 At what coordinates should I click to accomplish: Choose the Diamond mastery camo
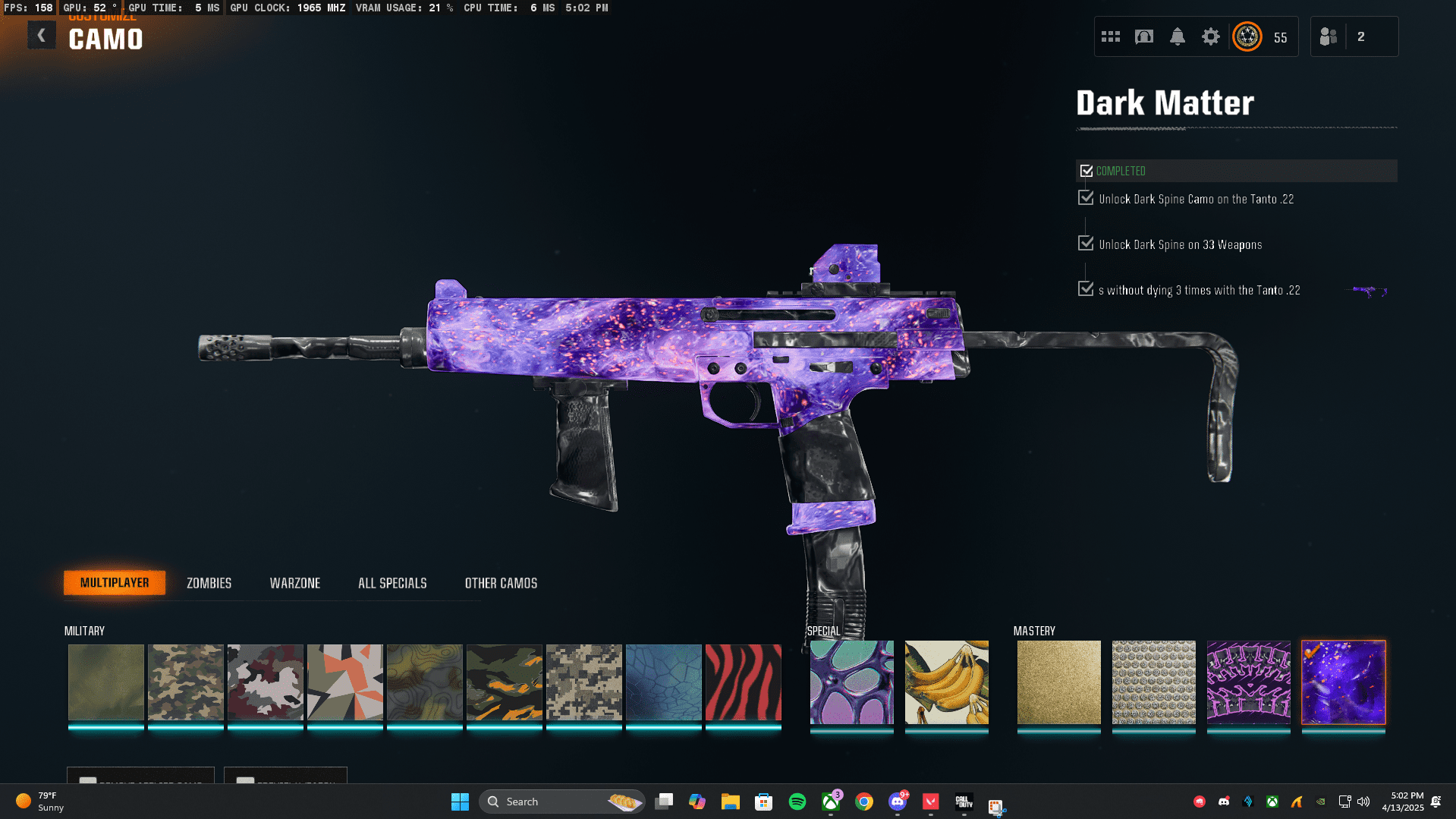(x=1153, y=682)
